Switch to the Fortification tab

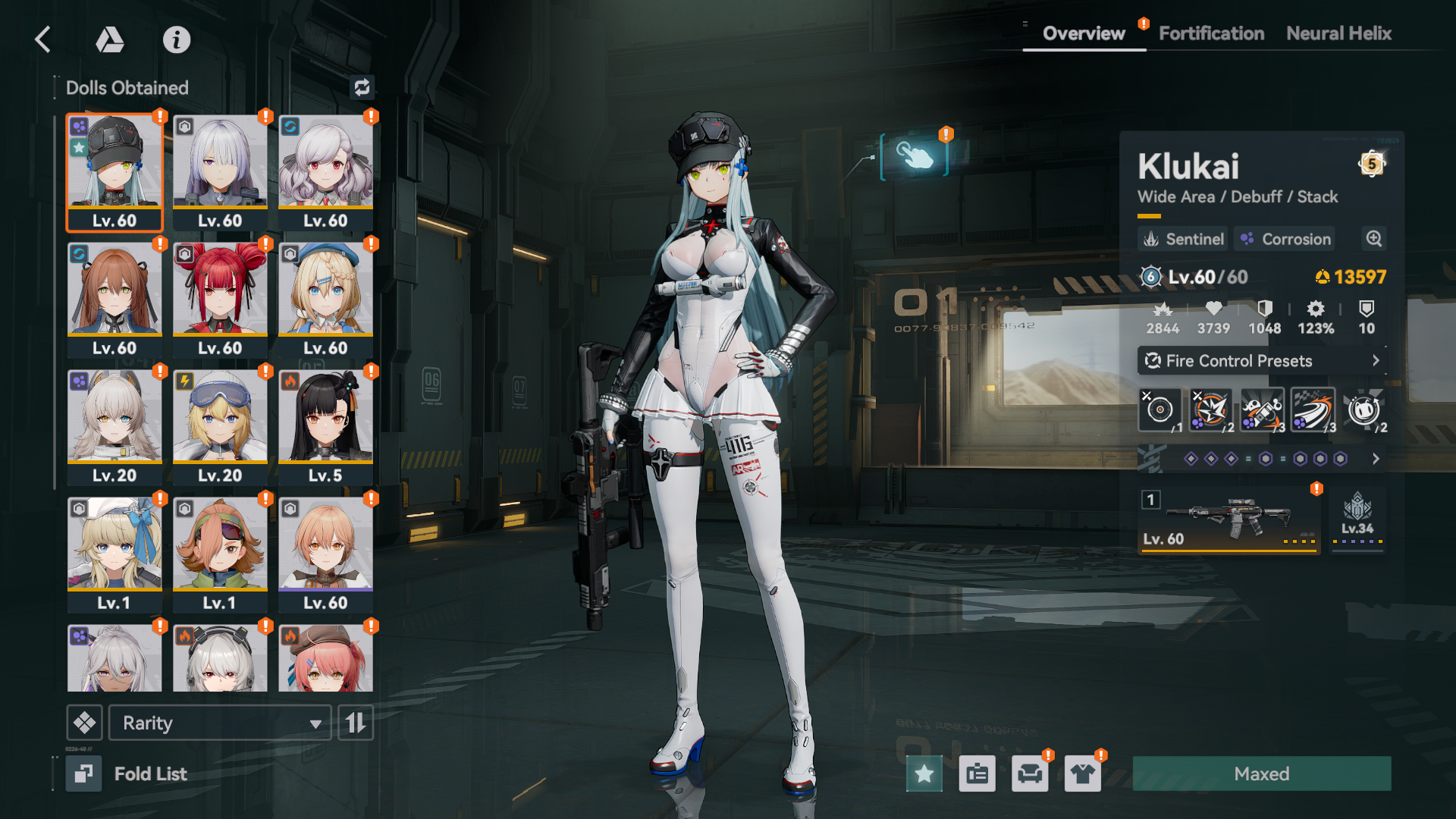point(1210,33)
